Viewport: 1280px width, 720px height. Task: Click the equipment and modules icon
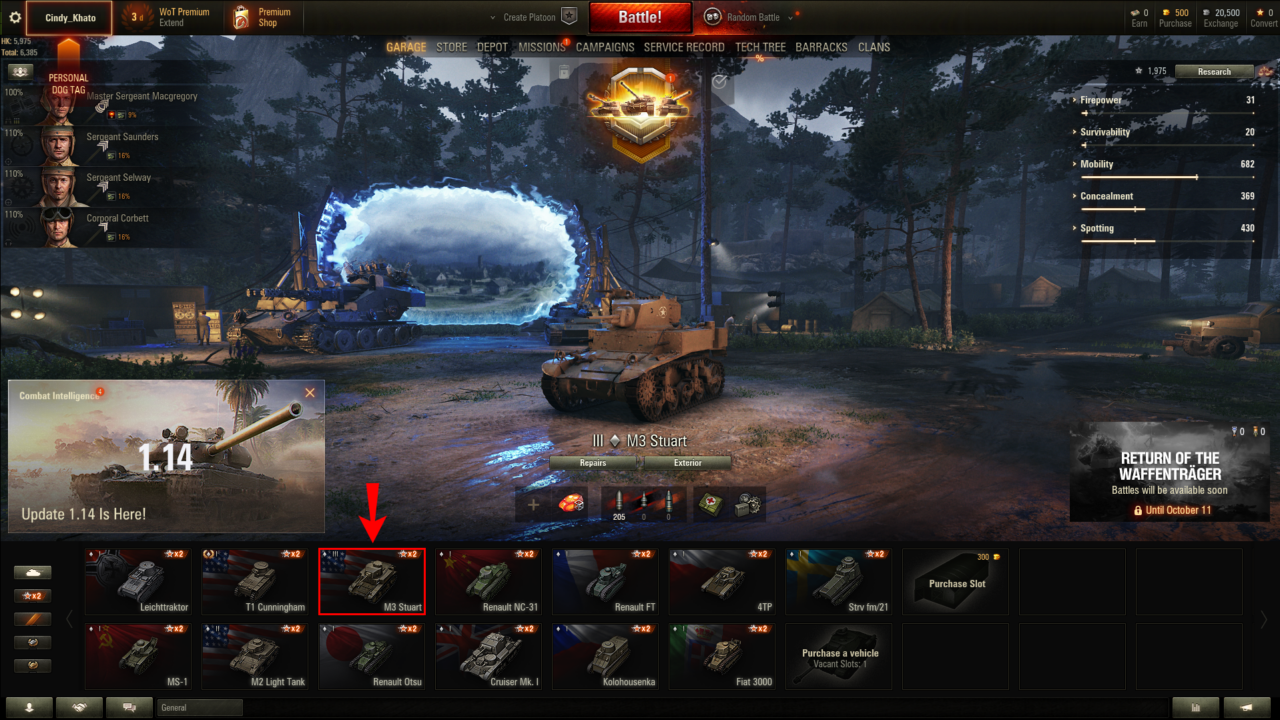pos(750,503)
